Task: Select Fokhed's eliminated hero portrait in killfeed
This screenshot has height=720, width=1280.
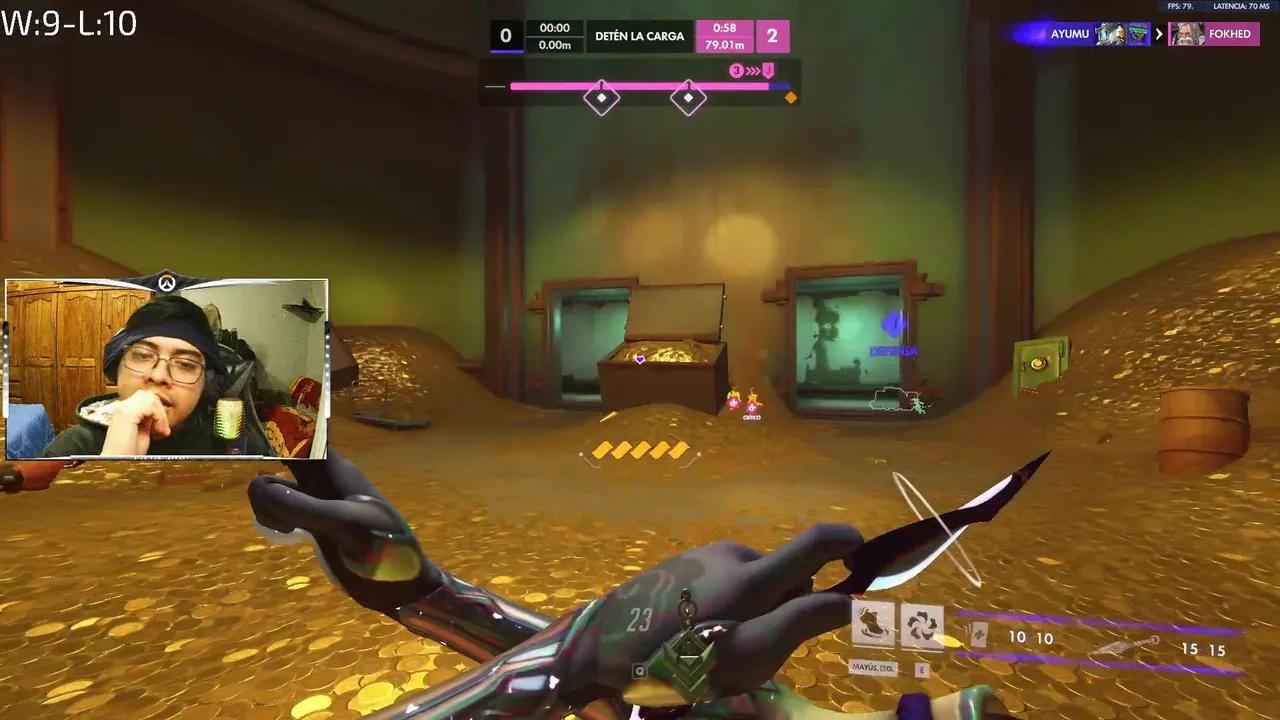Action: (x=1187, y=34)
